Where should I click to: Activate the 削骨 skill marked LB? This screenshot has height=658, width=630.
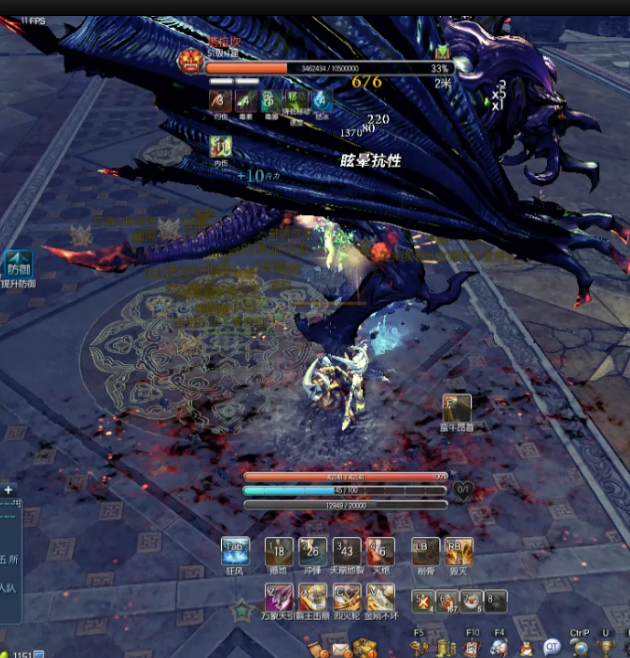click(x=425, y=551)
